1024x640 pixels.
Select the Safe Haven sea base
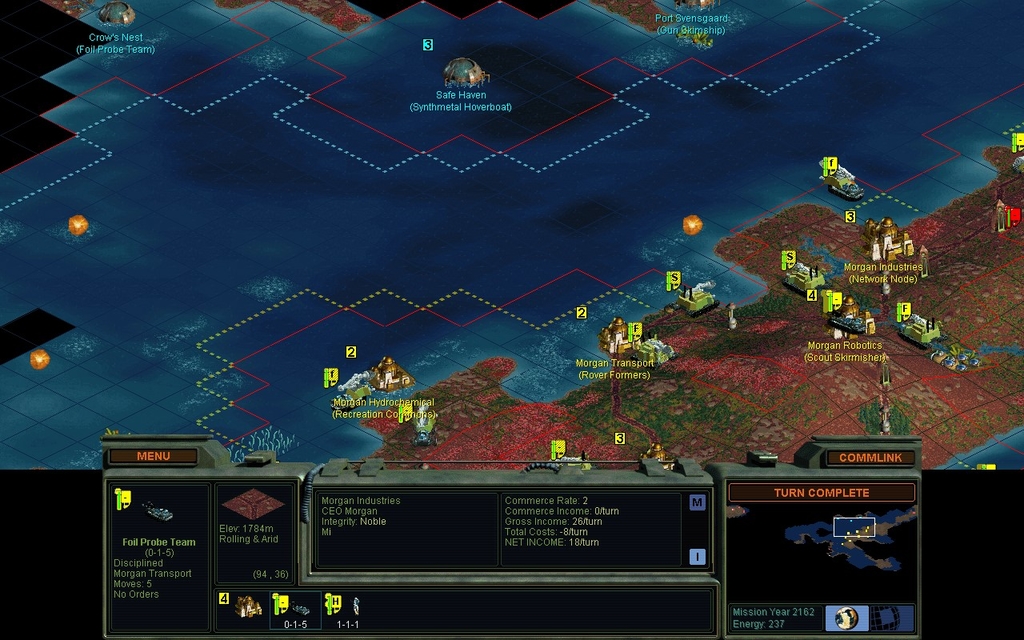coord(464,72)
